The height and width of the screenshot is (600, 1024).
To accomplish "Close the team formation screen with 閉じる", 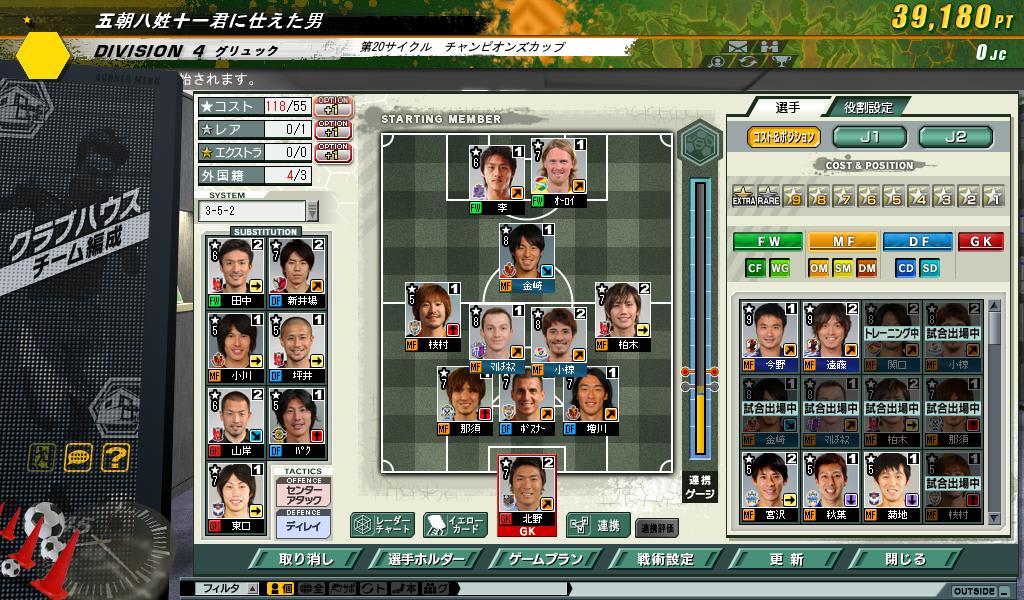I will (906, 559).
